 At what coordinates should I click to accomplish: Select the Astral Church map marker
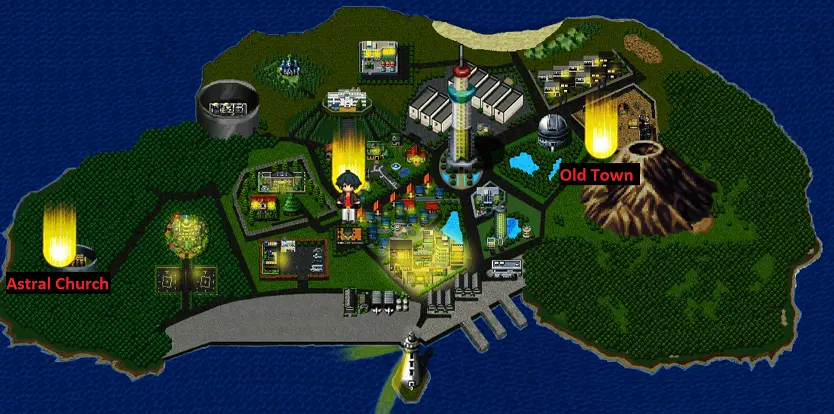(59, 236)
